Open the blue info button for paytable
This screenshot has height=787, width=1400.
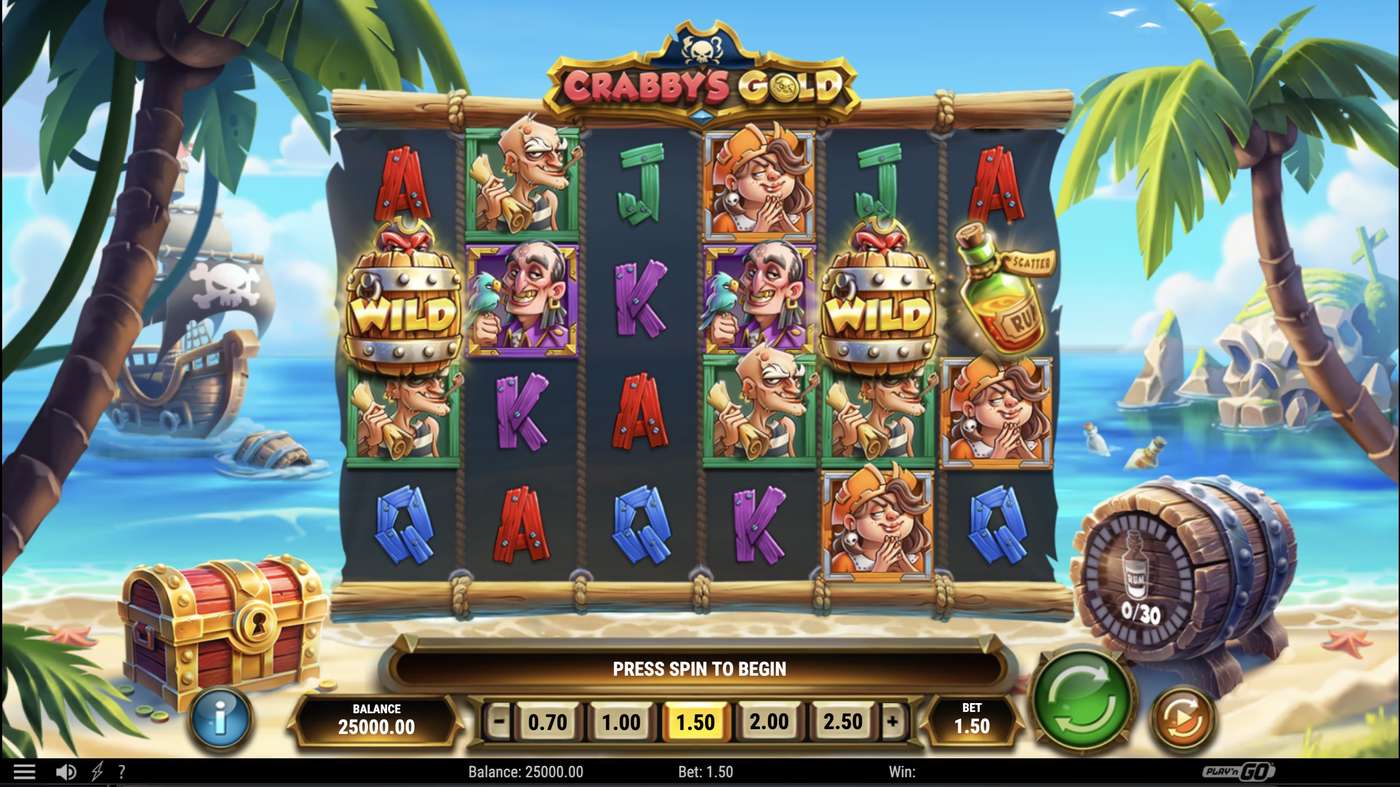point(218,719)
